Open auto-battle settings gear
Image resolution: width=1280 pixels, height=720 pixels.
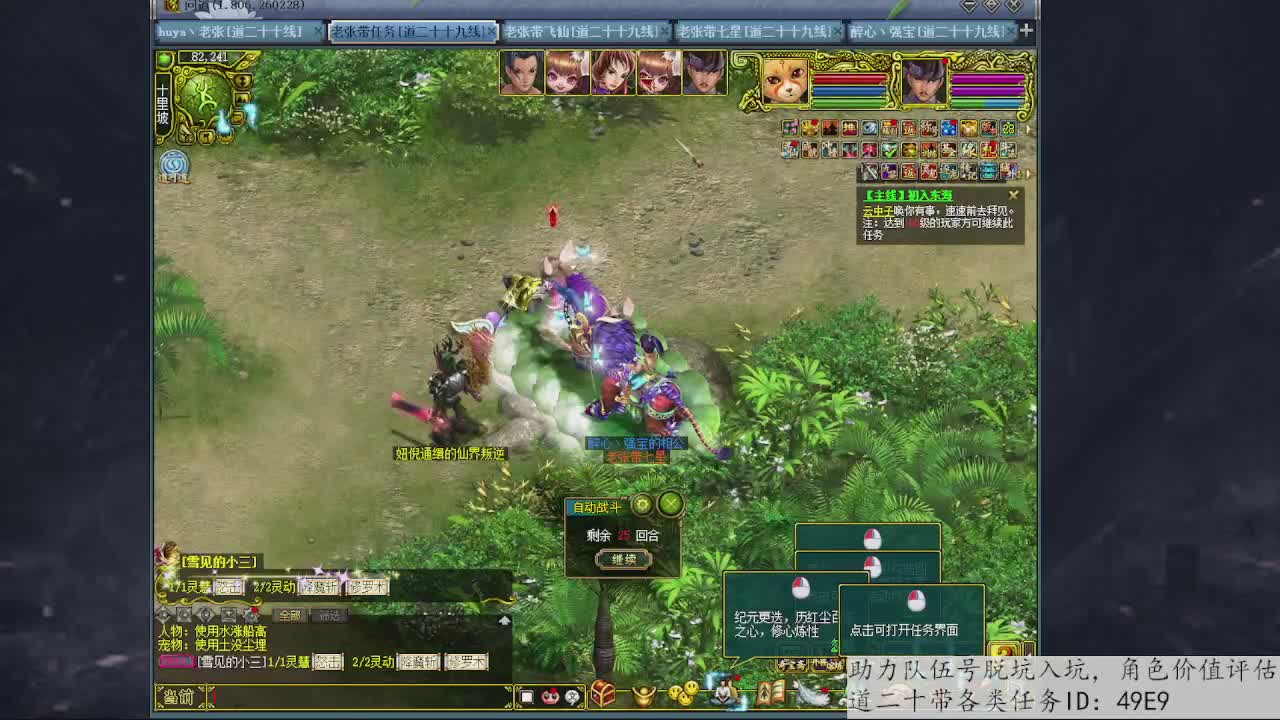pos(643,505)
